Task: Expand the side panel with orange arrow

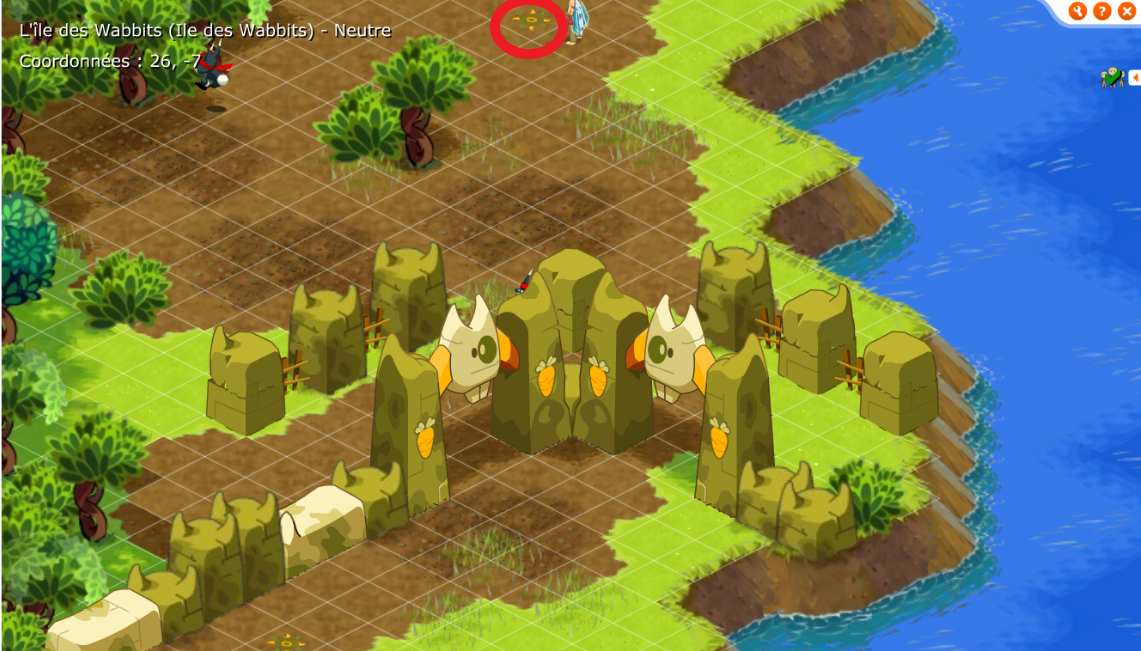Action: [1135, 77]
